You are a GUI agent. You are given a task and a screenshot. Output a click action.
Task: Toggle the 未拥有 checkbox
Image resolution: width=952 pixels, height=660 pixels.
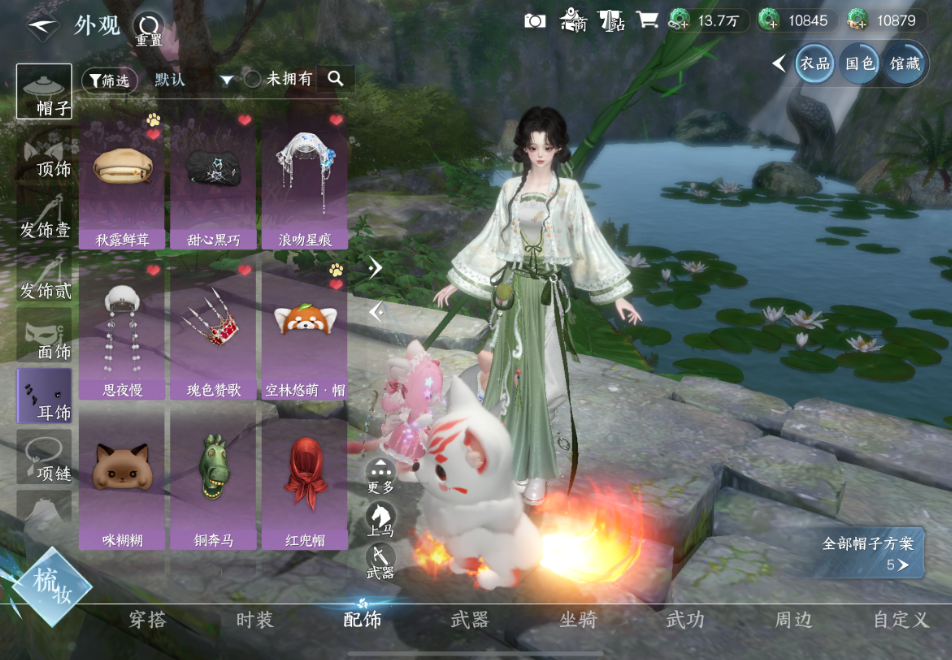[253, 79]
